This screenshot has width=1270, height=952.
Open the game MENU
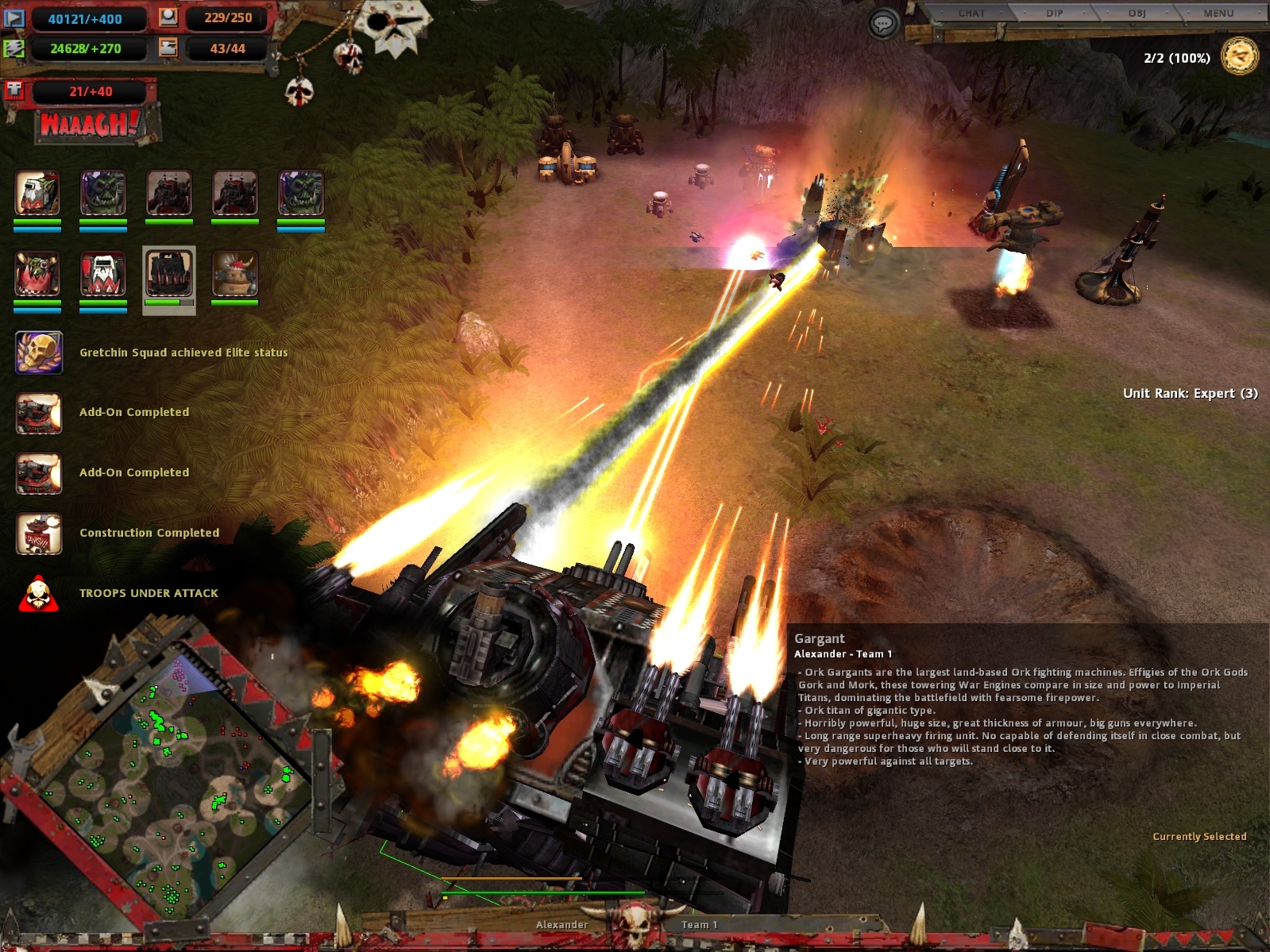pos(1218,13)
